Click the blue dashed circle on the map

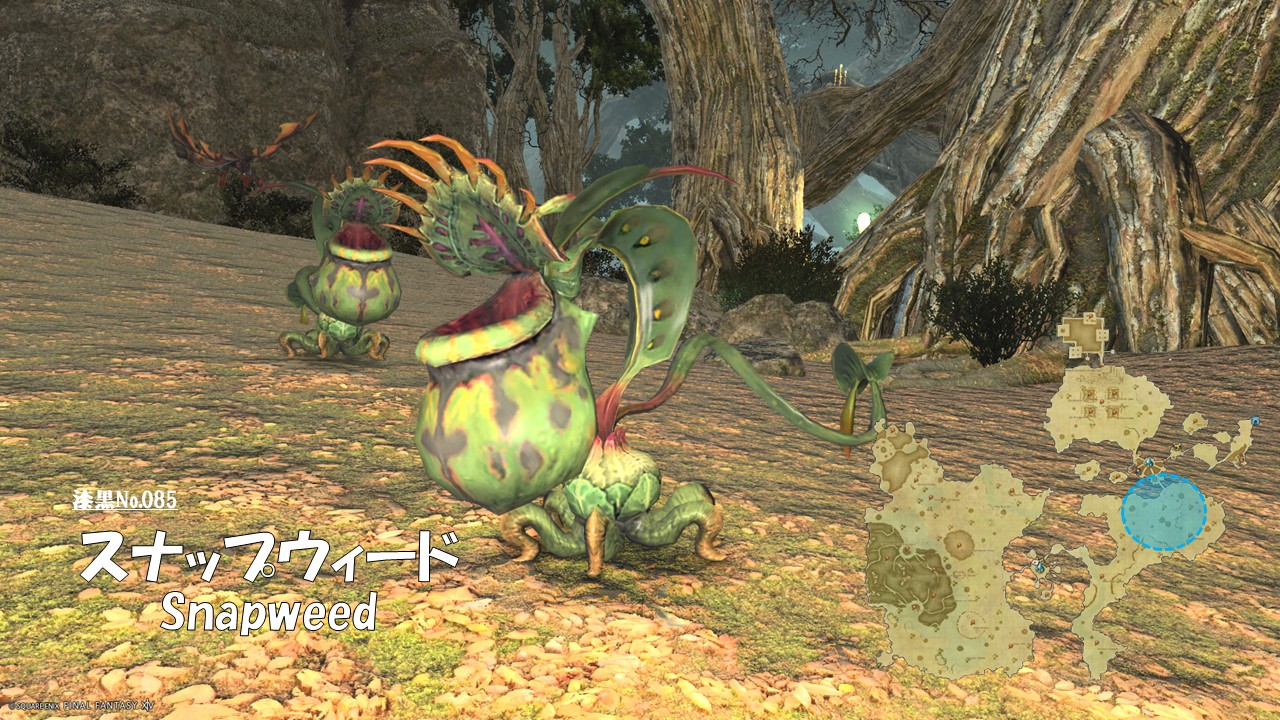pos(1163,512)
